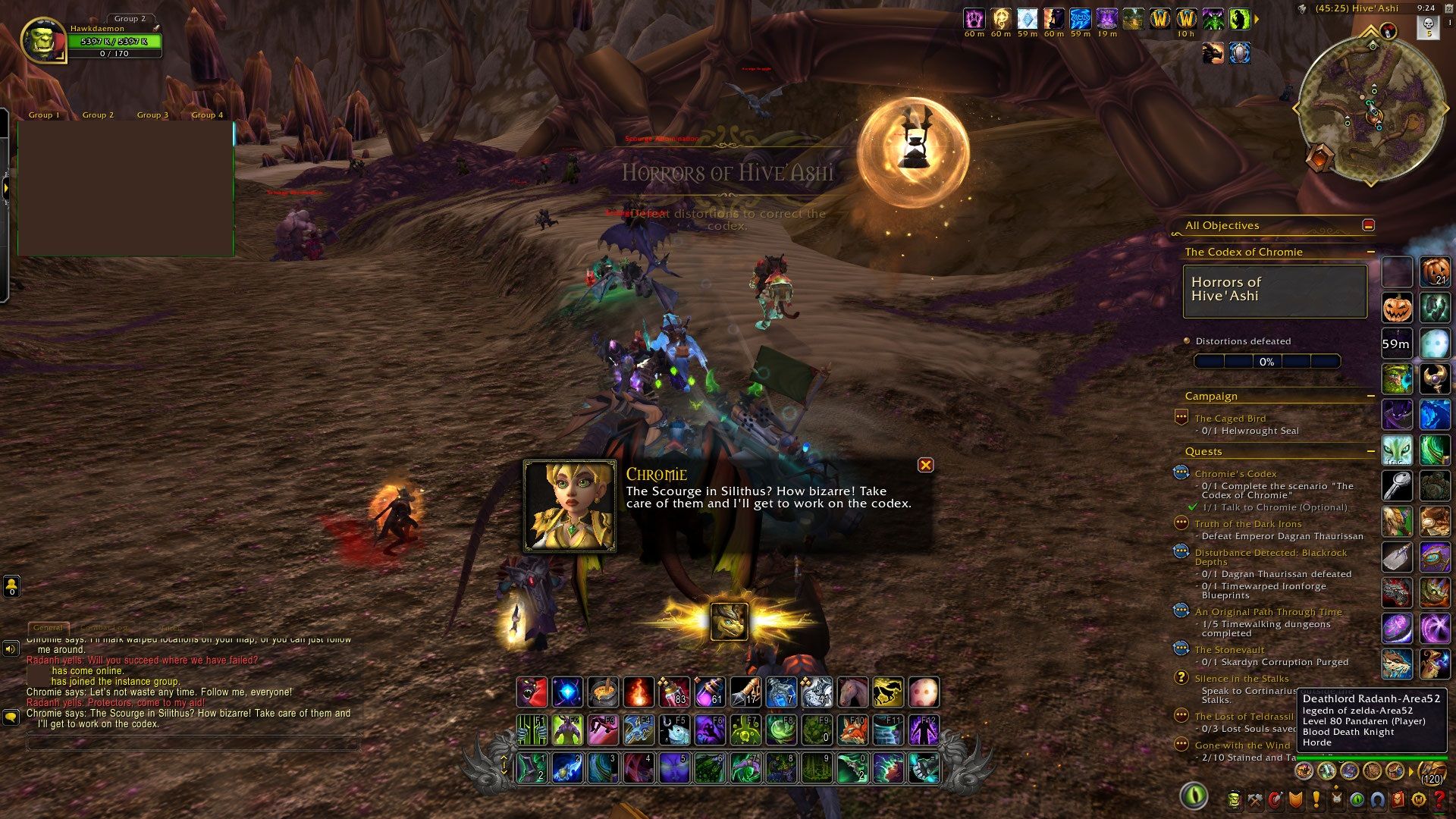Close Chromie's dialog window
This screenshot has height=819, width=1456.
(x=926, y=465)
